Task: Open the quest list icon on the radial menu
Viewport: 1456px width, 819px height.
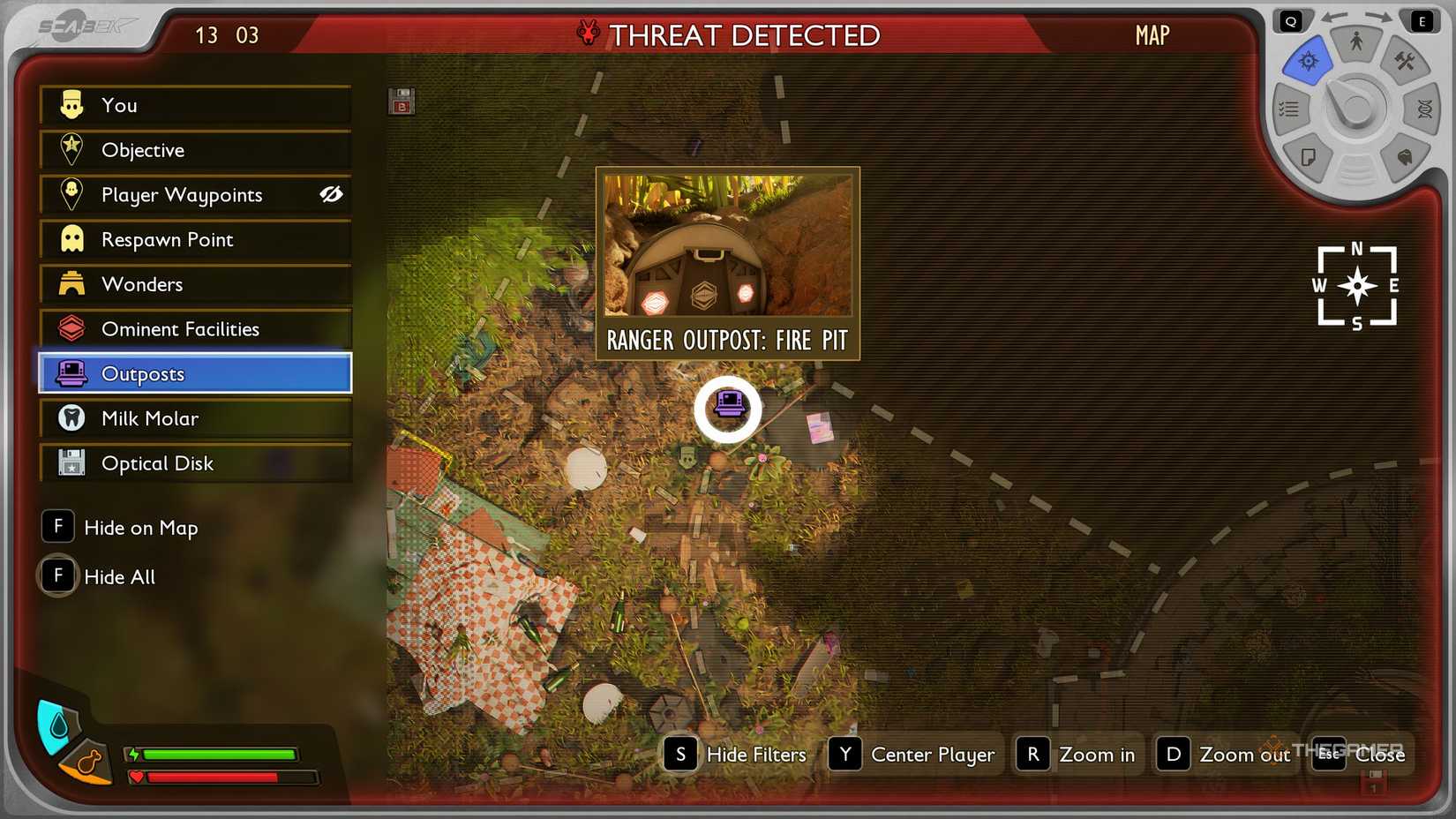Action: [1289, 109]
